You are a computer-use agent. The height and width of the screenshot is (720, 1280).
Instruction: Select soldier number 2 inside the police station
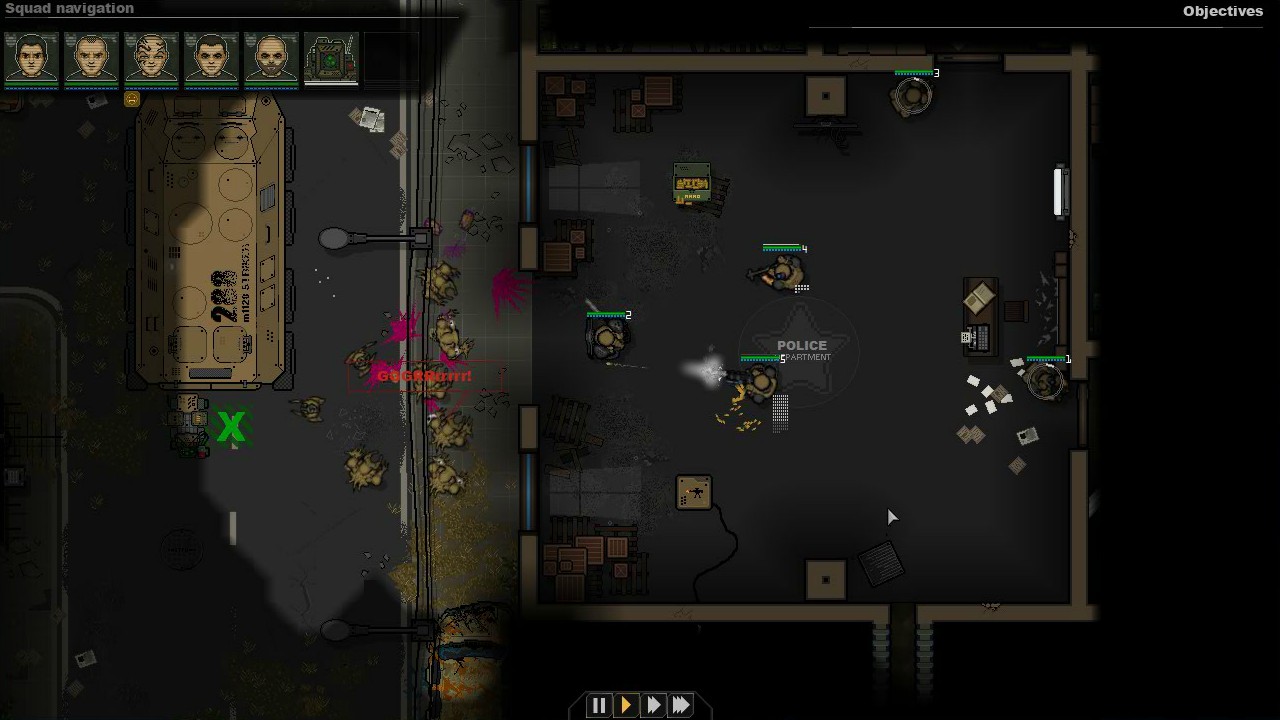click(x=606, y=338)
